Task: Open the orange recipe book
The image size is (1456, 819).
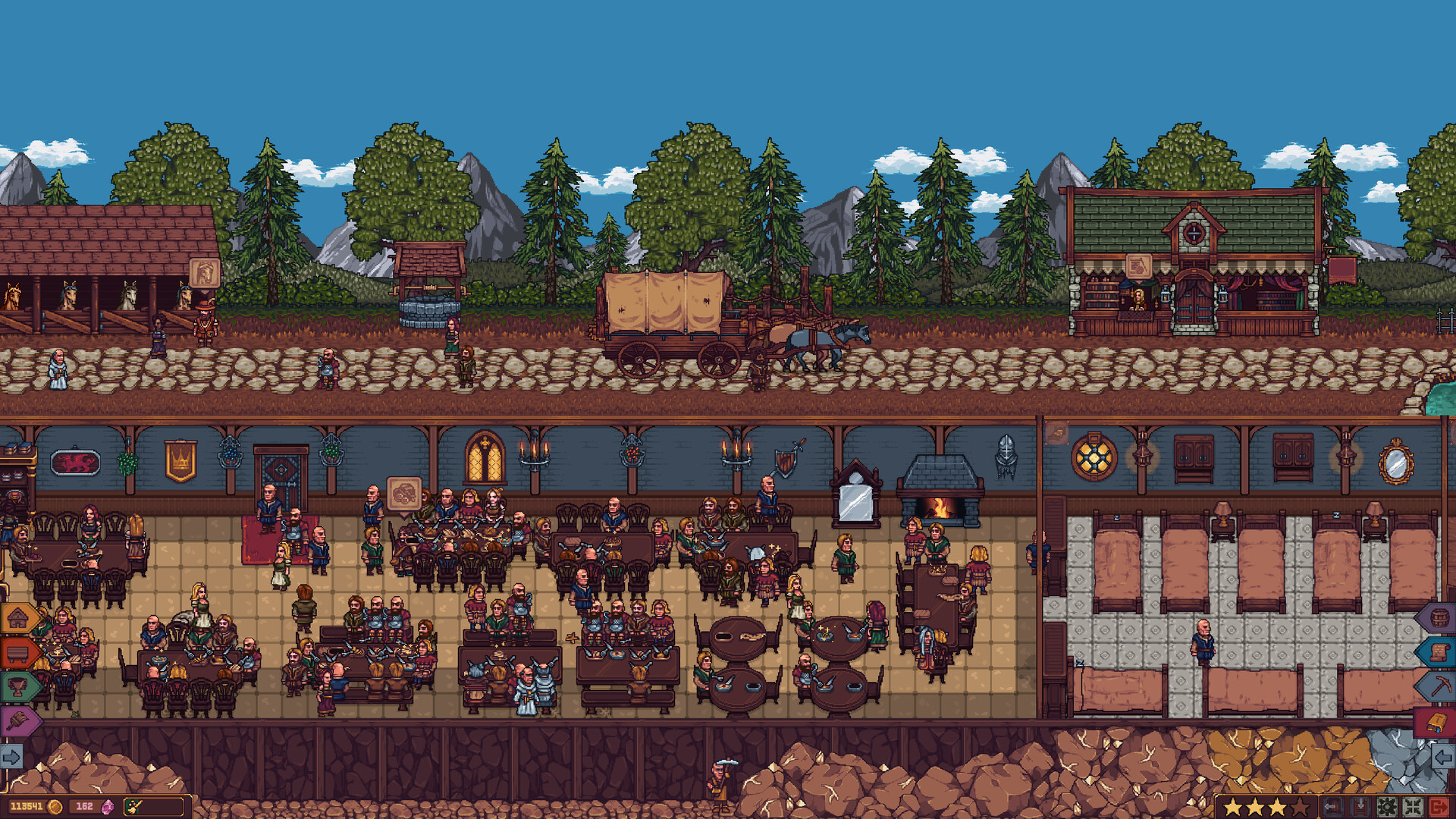Action: click(x=1438, y=721)
